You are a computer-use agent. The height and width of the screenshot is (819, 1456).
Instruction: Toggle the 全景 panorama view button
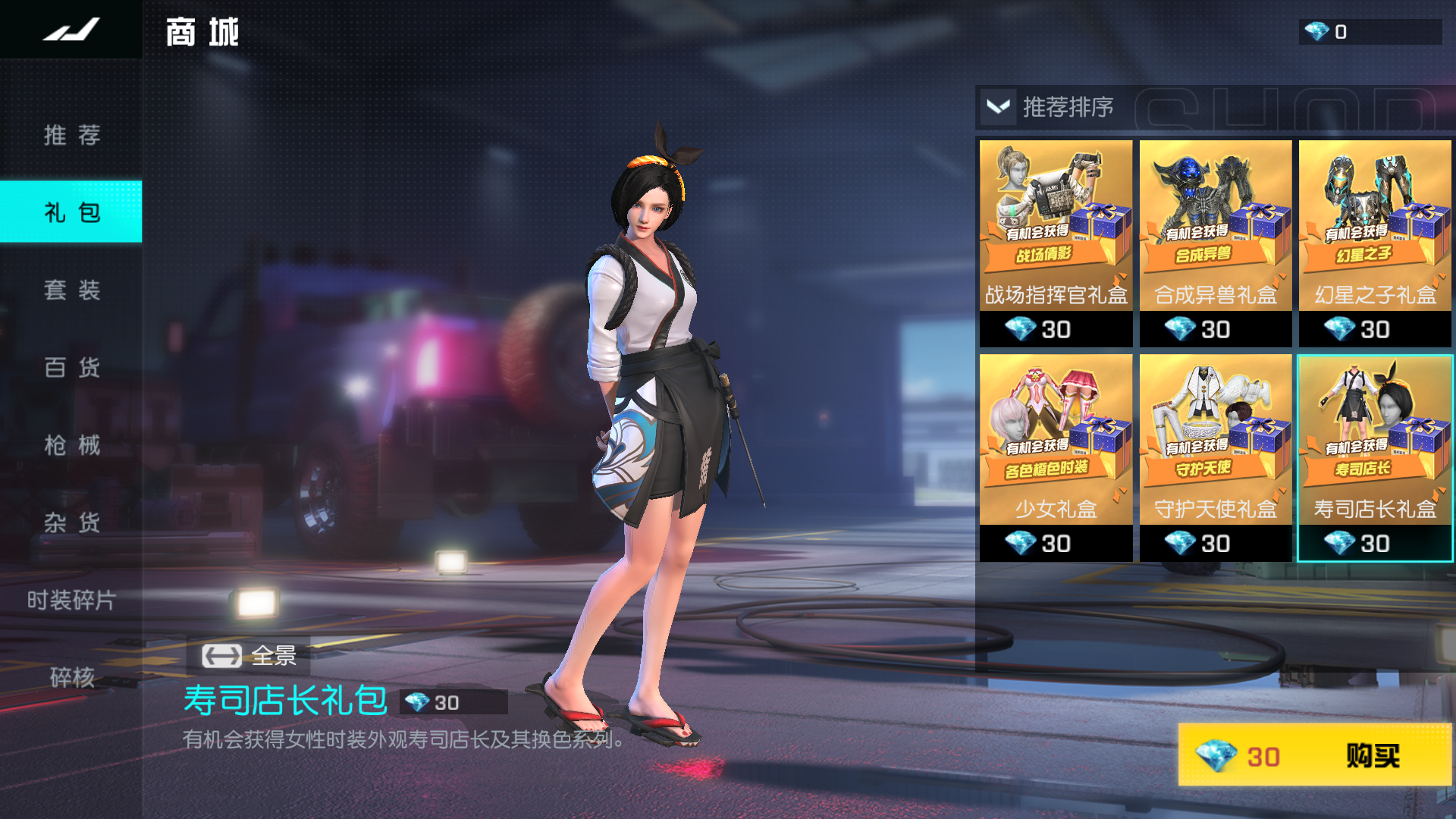249,655
